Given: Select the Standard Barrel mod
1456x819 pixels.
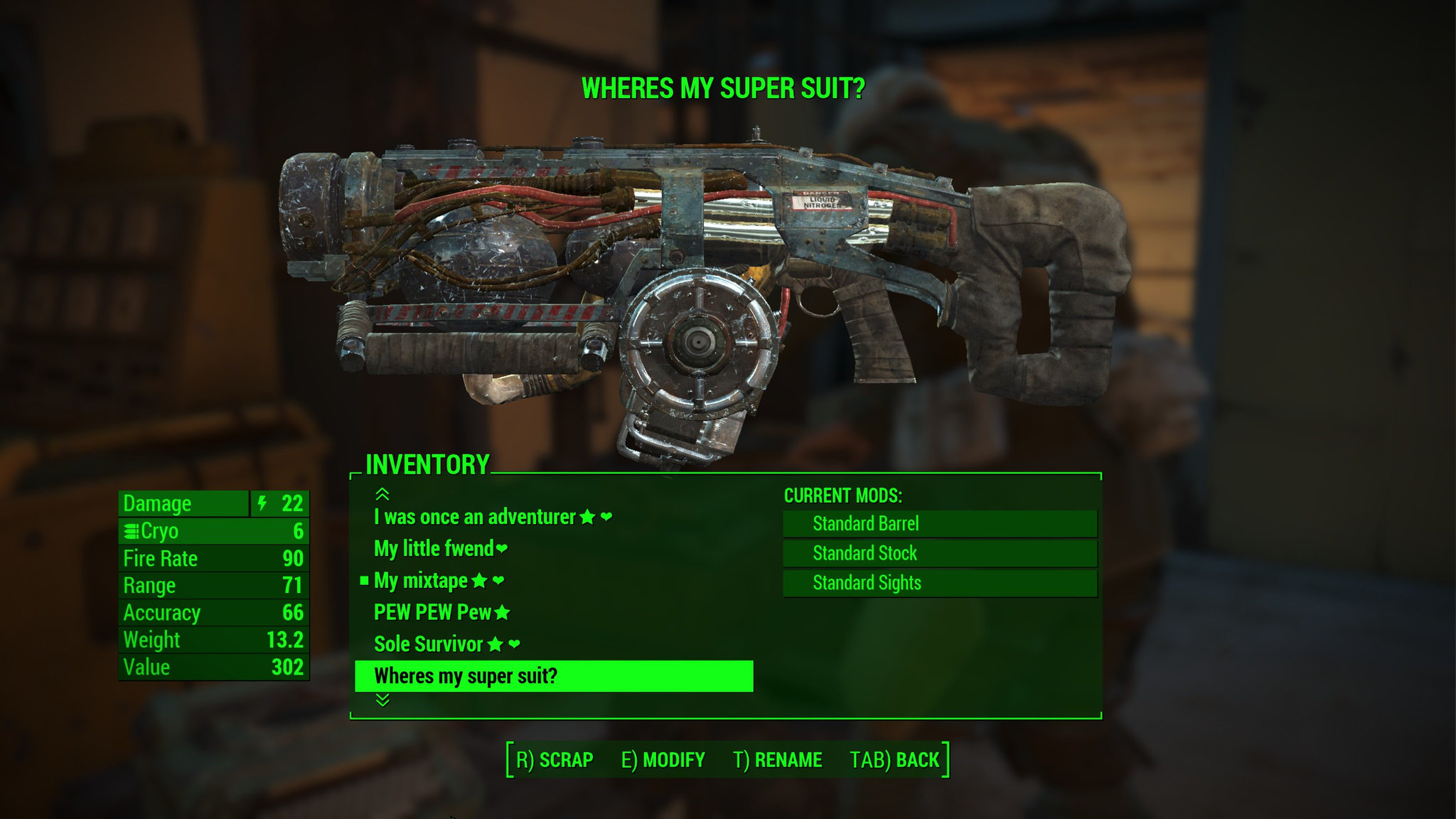Looking at the screenshot, I should click(939, 524).
